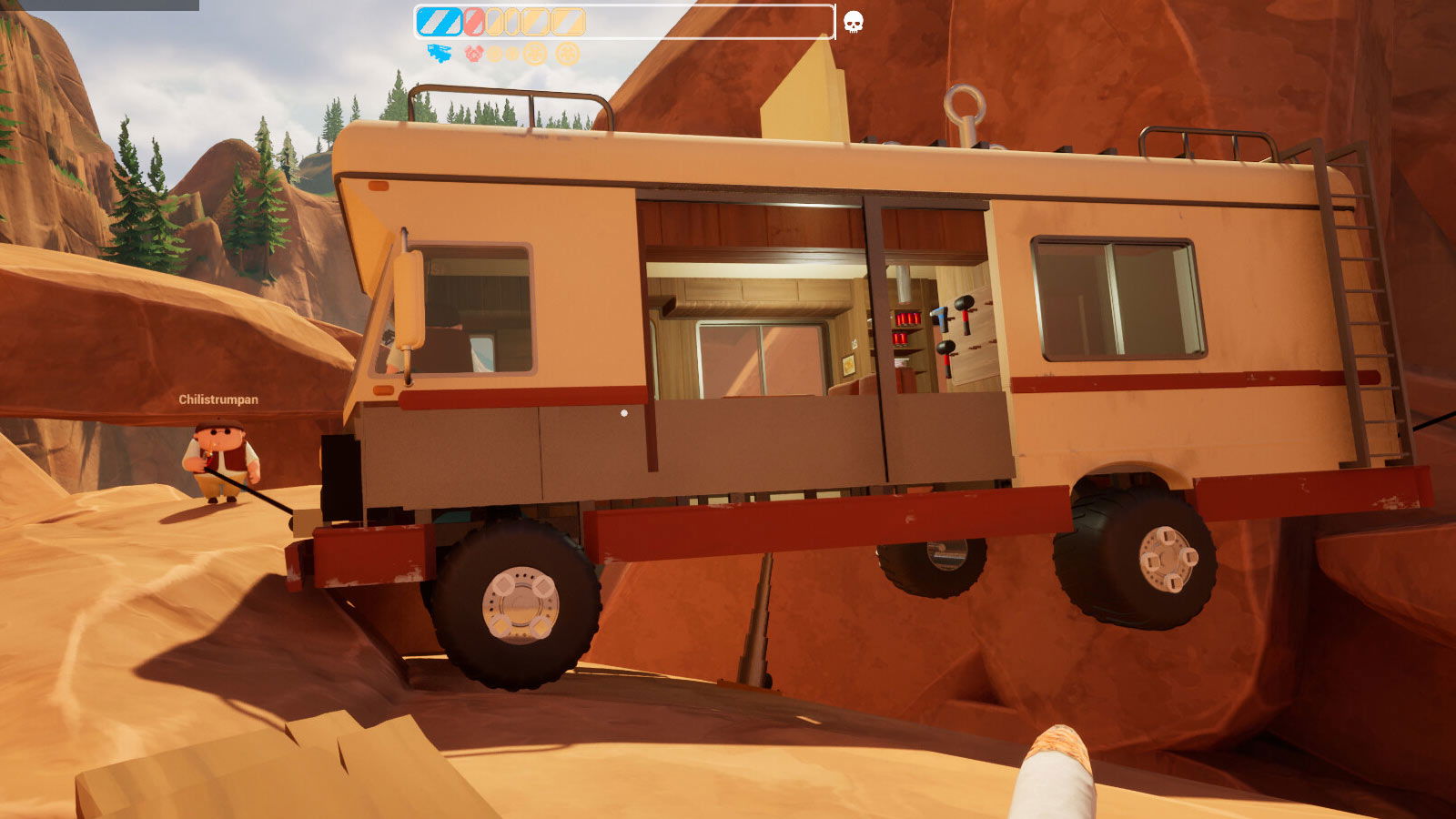This screenshot has height=819, width=1456.
Task: Click the large rightmost coin icon
Action: [x=568, y=53]
